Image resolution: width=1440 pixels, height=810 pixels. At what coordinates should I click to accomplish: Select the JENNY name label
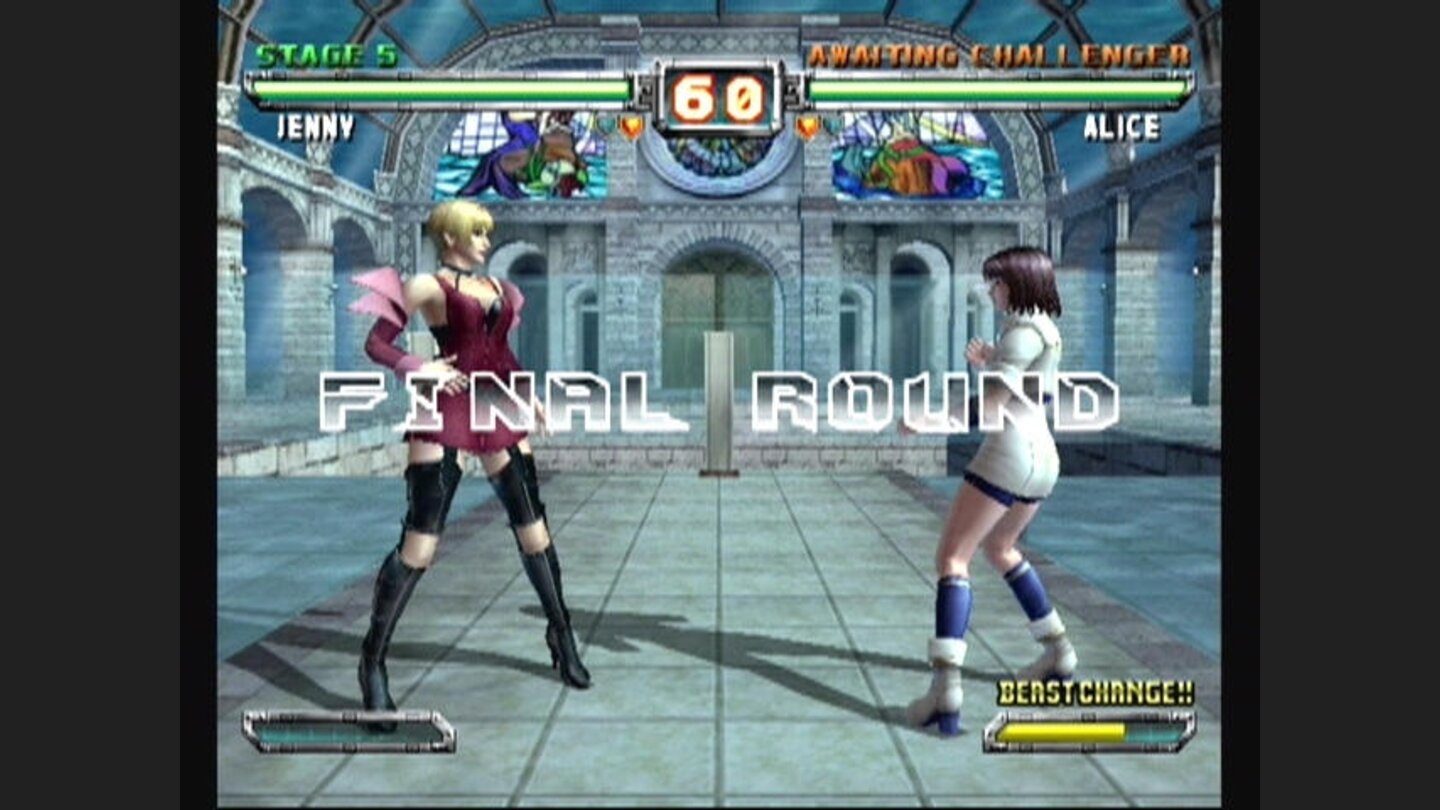[x=317, y=127]
